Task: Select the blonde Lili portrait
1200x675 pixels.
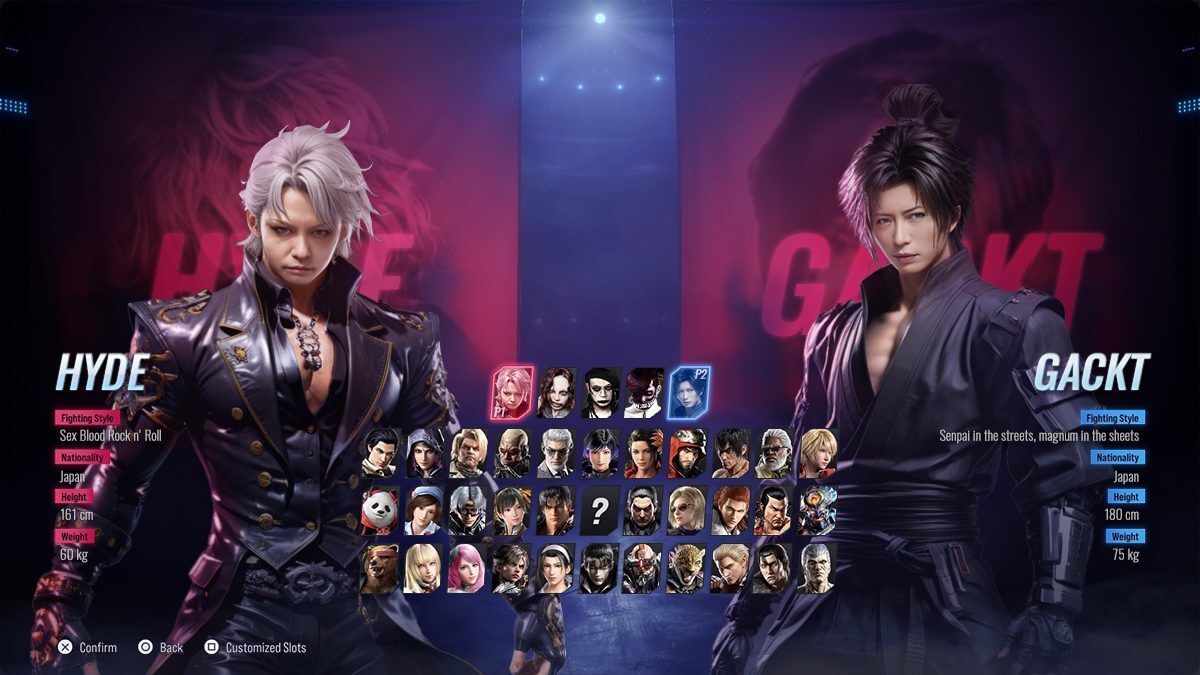Action: click(x=424, y=568)
